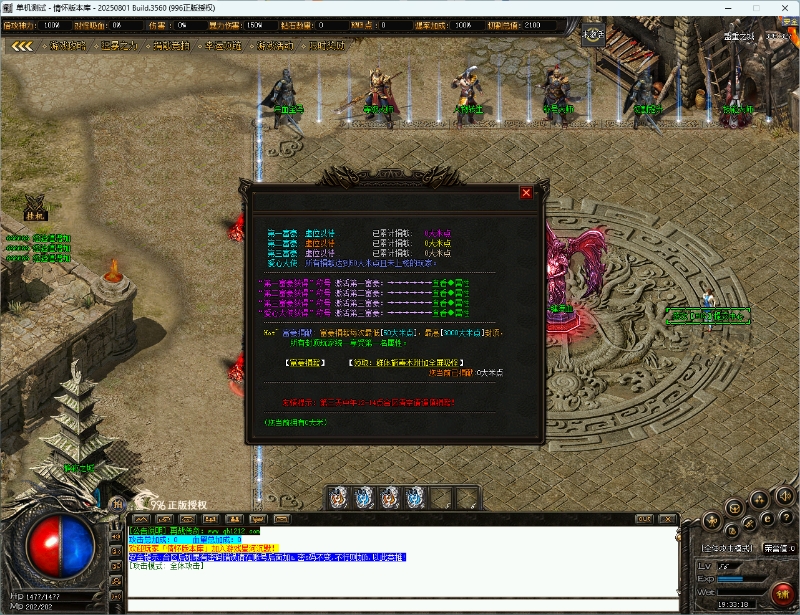Select the 查看属性 link for 第一富豪称号
Screen dimensions: 800x615
pos(451,284)
